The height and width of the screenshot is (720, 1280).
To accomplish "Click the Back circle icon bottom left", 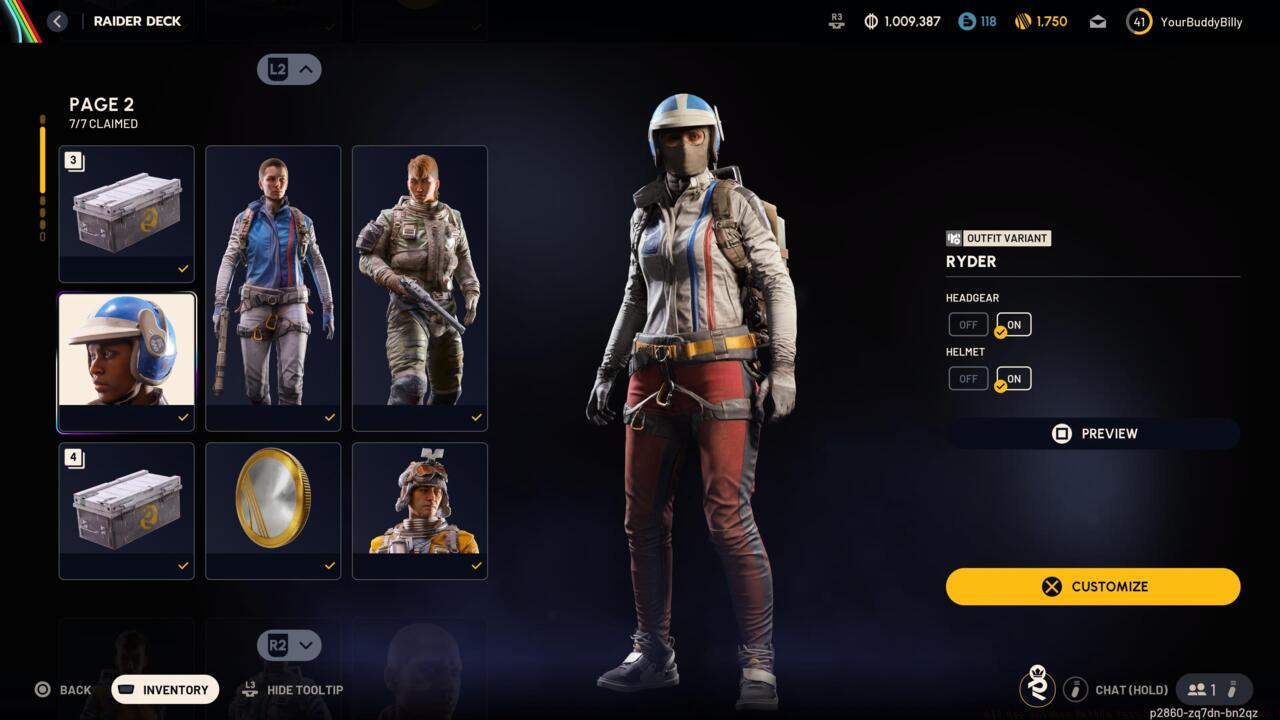I will (x=42, y=689).
